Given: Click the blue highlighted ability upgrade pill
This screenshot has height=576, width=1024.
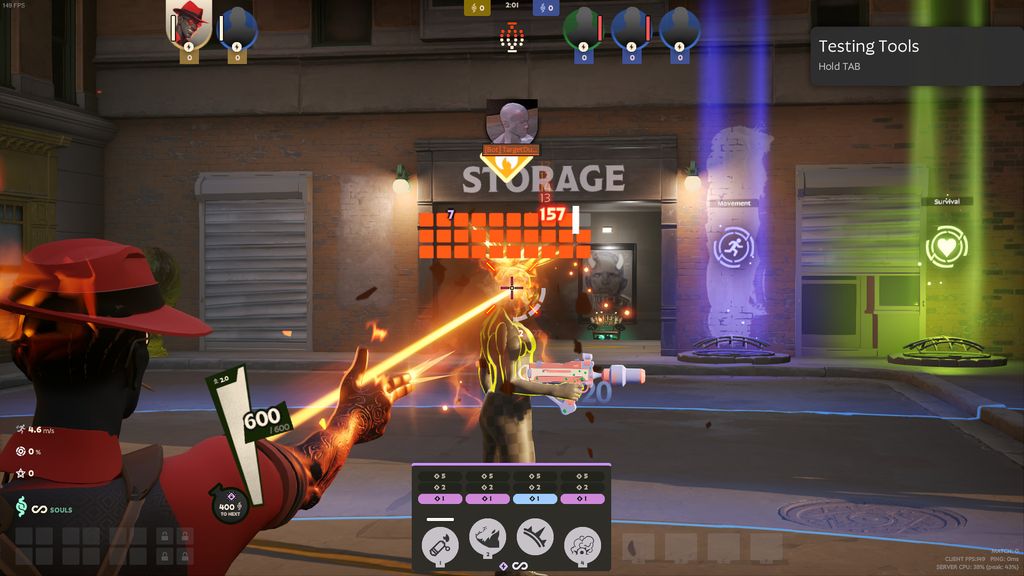Looking at the screenshot, I should coord(535,499).
